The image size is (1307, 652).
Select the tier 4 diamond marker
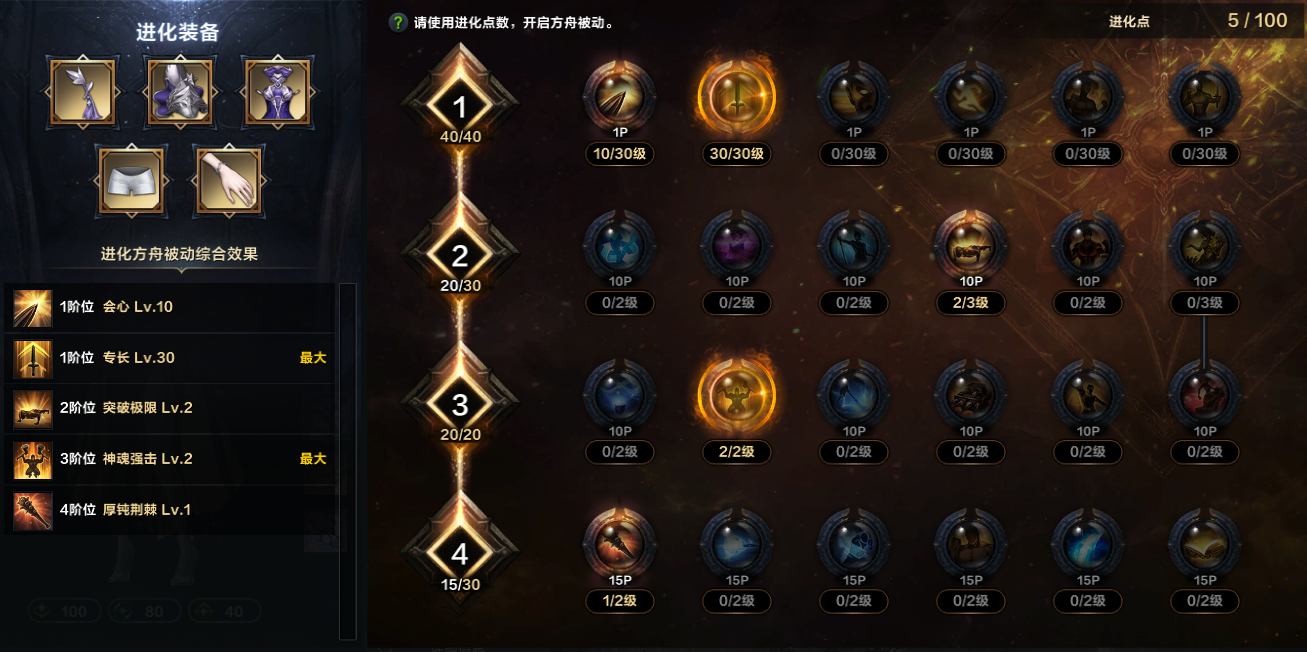(460, 553)
